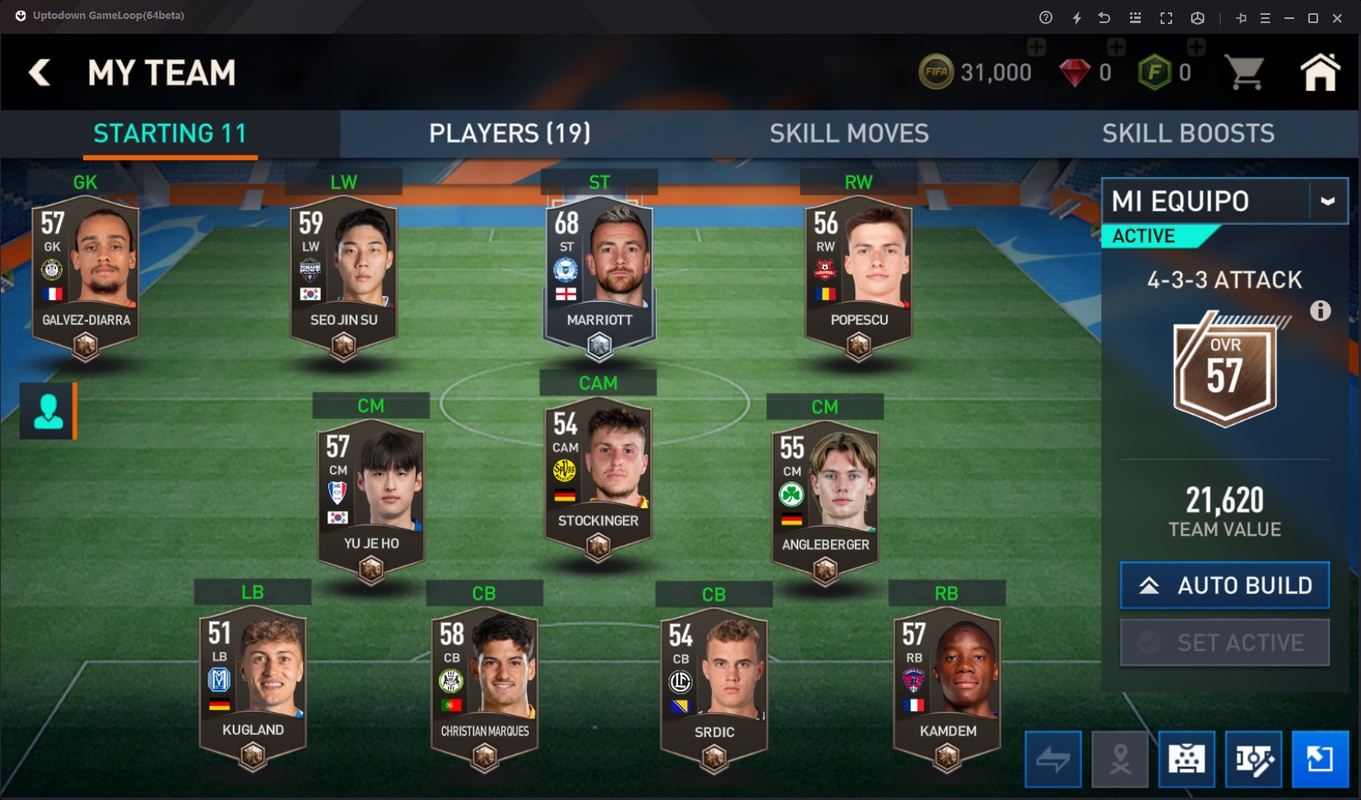Click the swap arrows icon near bottom right

1052,758
